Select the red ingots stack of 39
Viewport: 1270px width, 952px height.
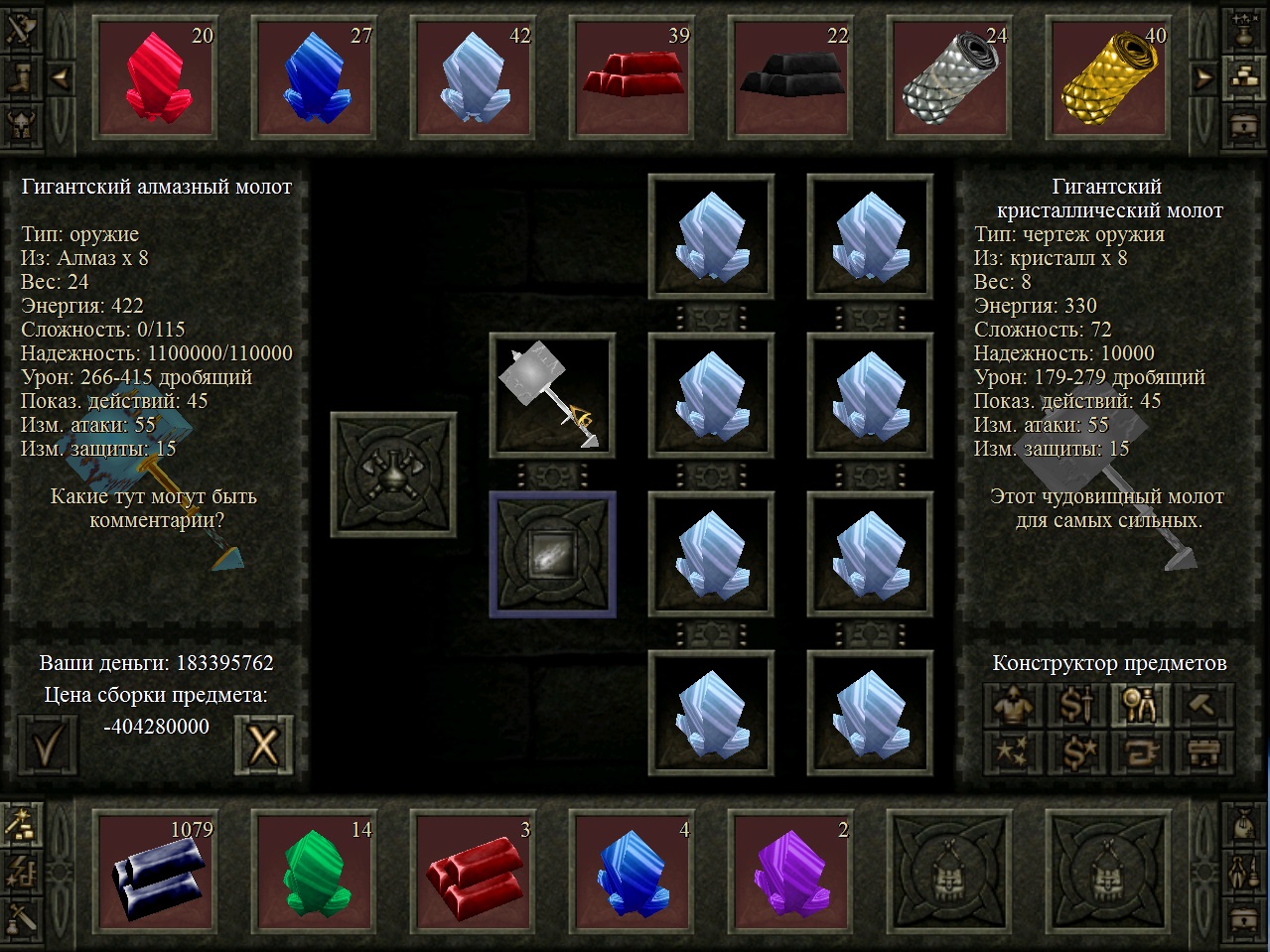point(633,78)
